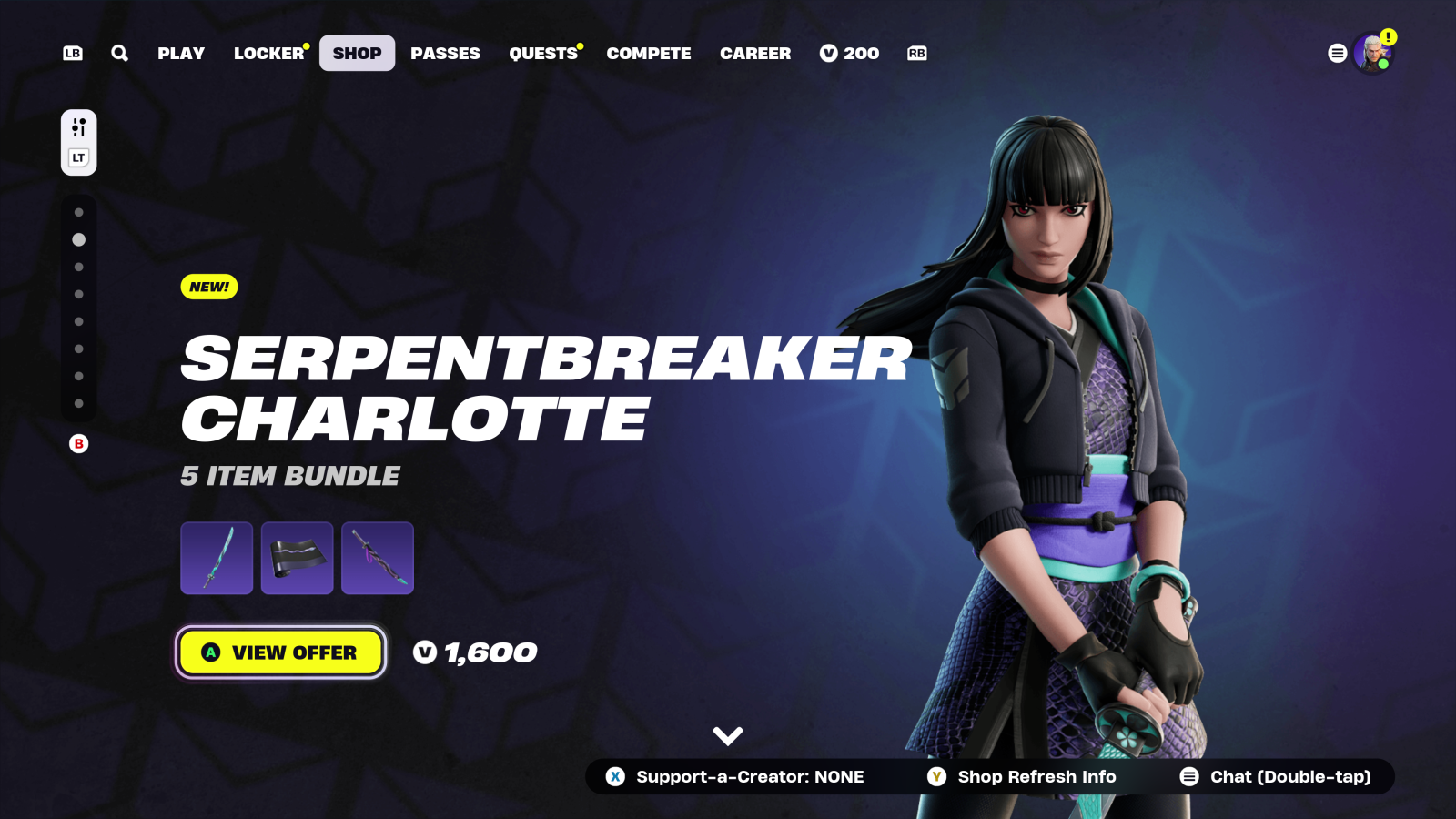Click the controller stick navigation icon

tap(78, 126)
